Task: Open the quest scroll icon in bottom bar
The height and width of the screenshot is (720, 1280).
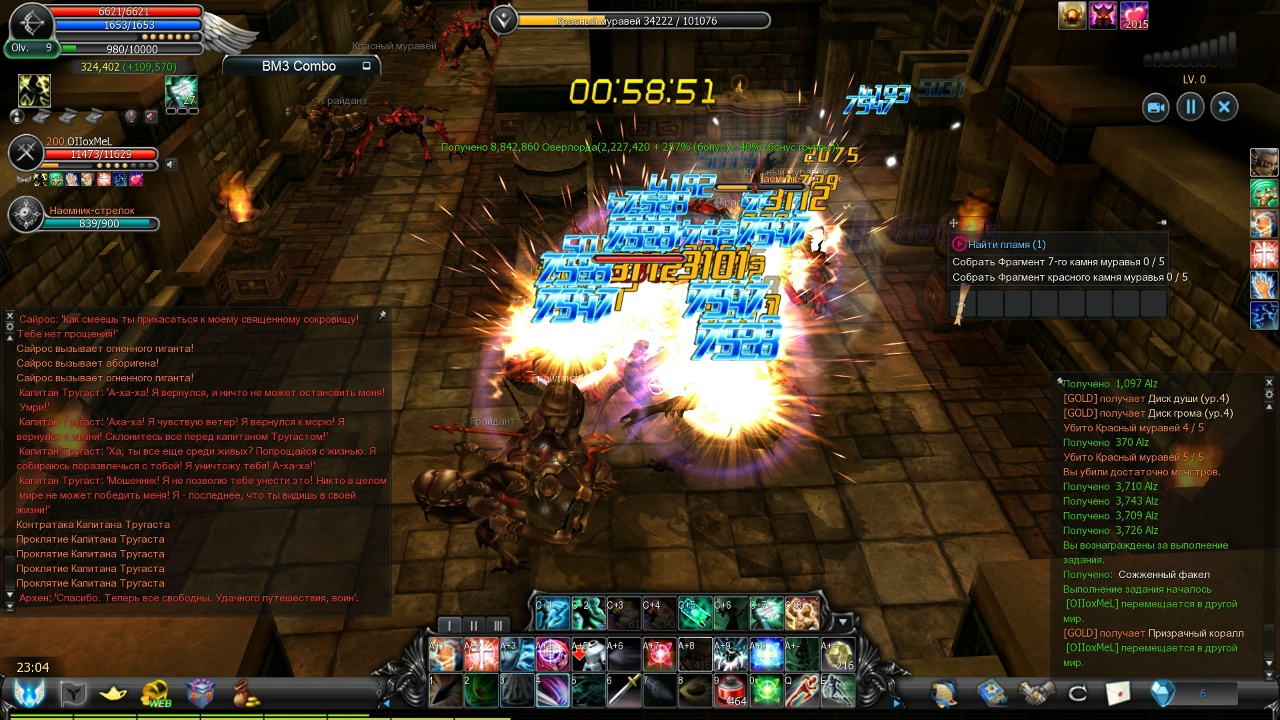Action: (943, 692)
